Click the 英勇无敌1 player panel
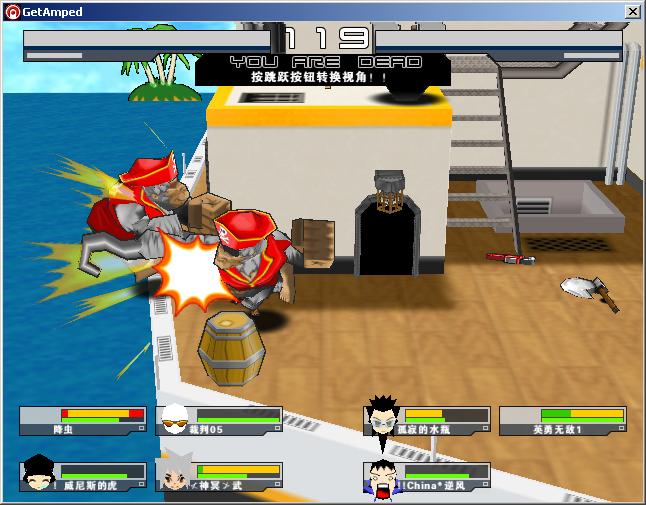646x505 pixels. click(562, 421)
